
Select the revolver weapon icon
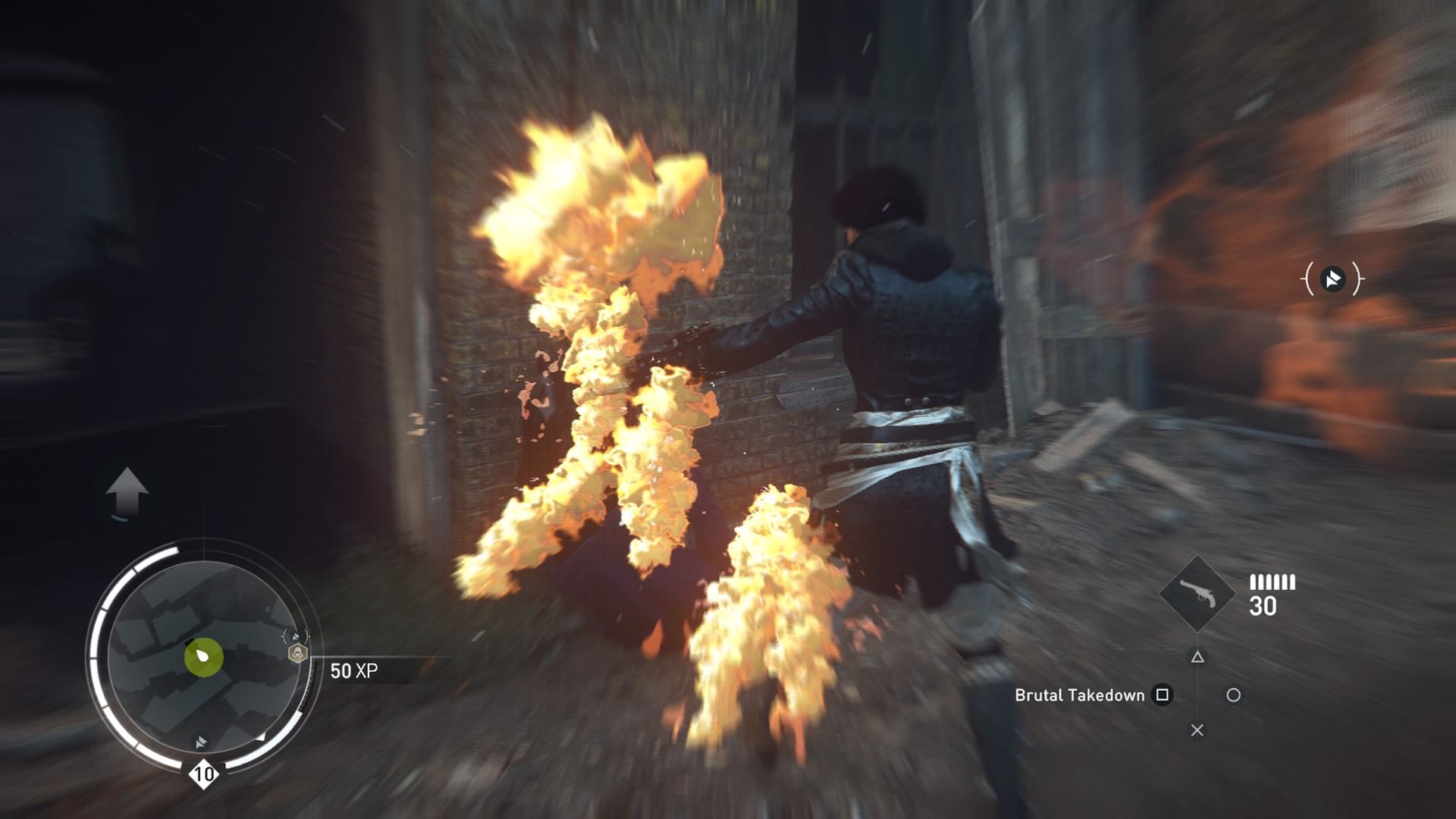point(1197,594)
